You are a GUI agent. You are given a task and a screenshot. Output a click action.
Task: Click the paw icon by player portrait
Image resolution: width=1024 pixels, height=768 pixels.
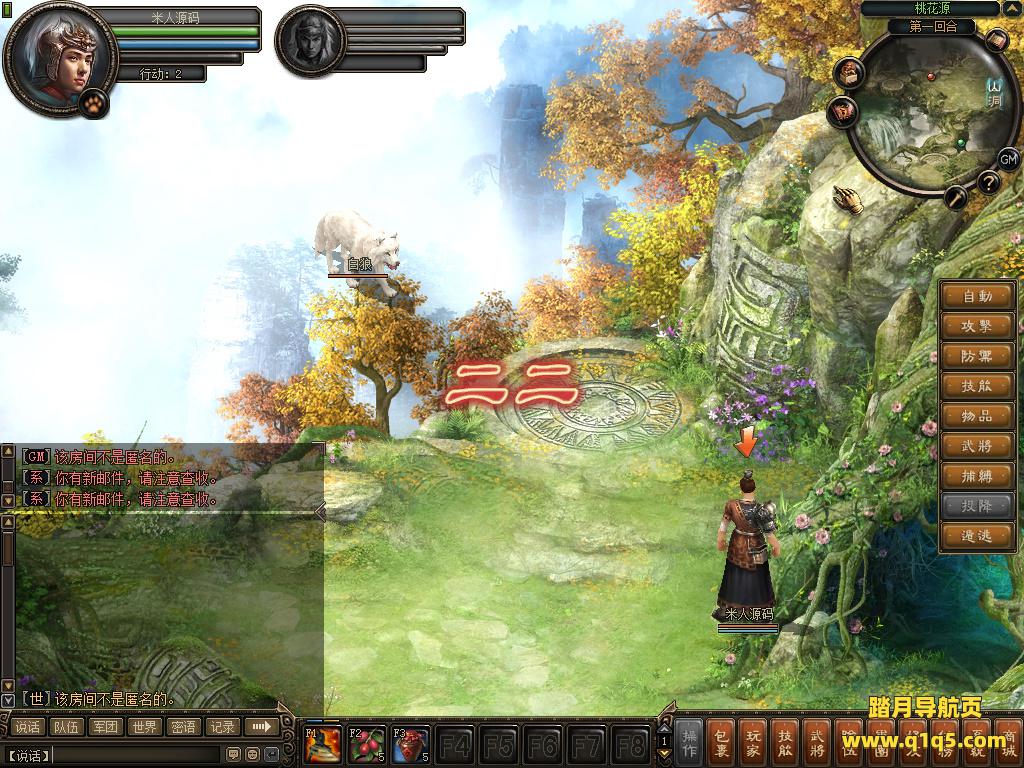point(94,102)
